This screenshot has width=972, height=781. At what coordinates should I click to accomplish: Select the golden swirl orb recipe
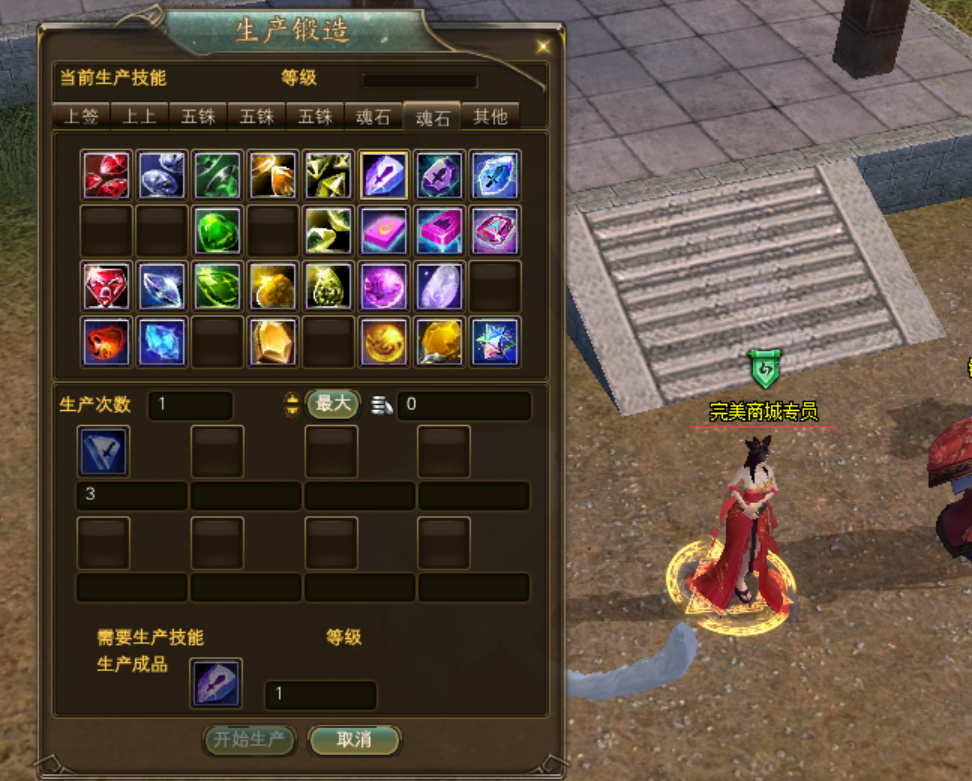tap(384, 341)
